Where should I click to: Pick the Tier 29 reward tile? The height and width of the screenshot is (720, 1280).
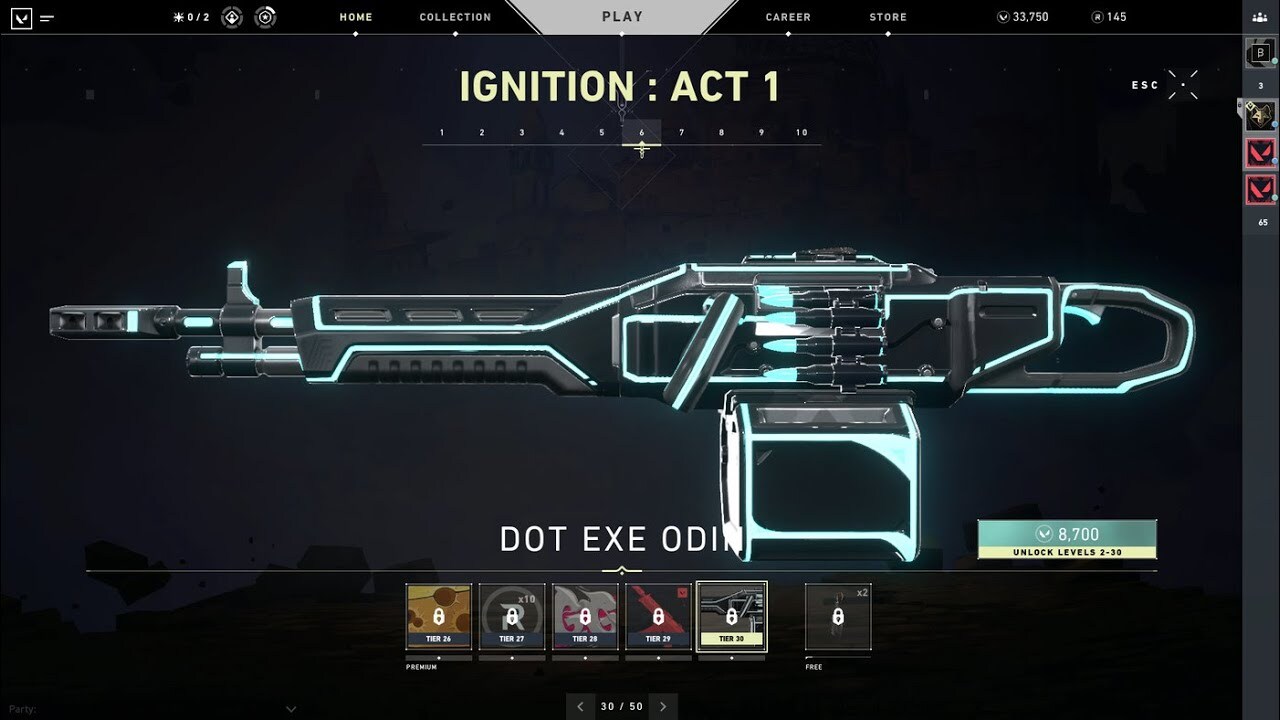tap(658, 617)
